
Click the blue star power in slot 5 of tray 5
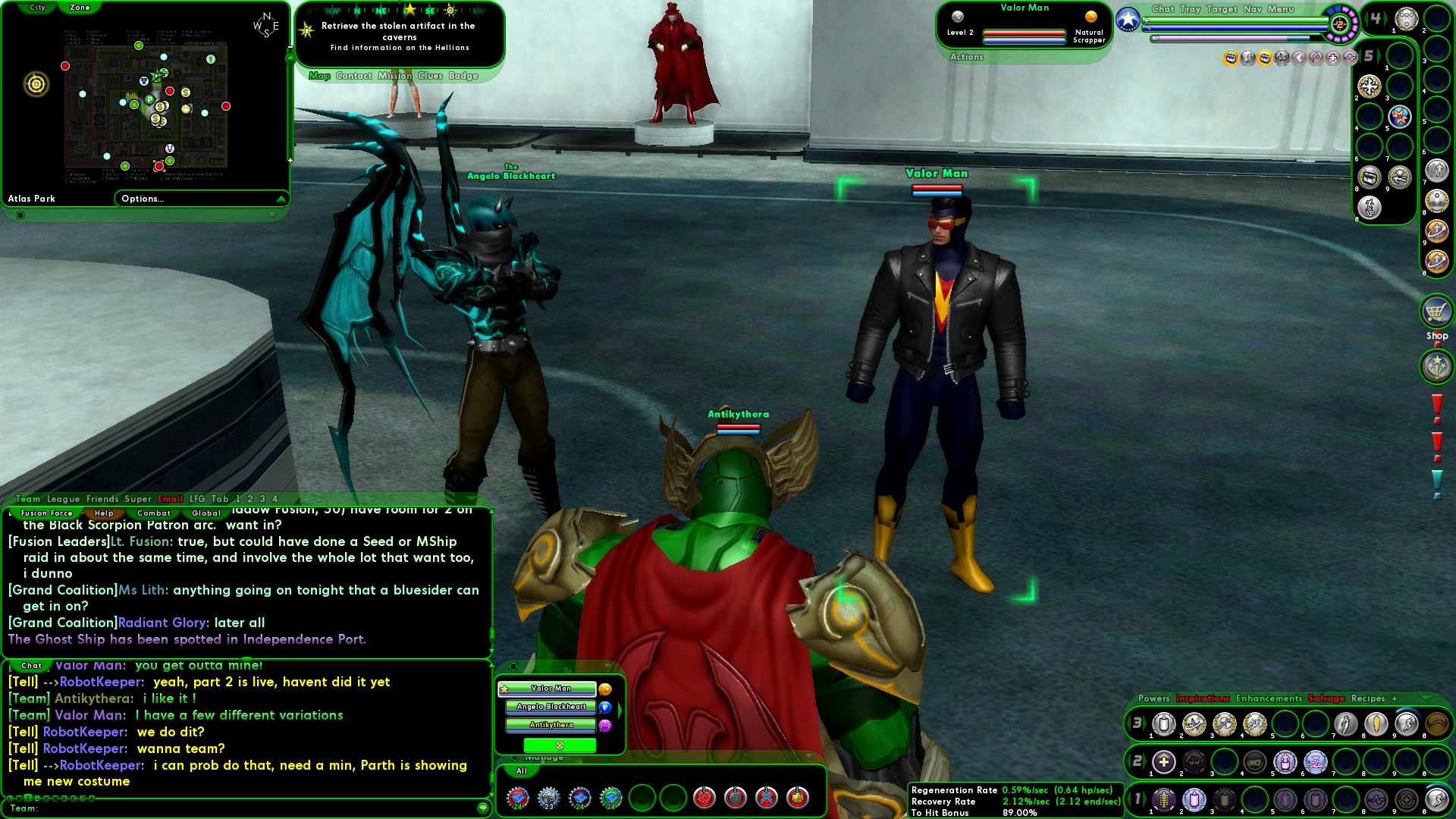point(1398,117)
